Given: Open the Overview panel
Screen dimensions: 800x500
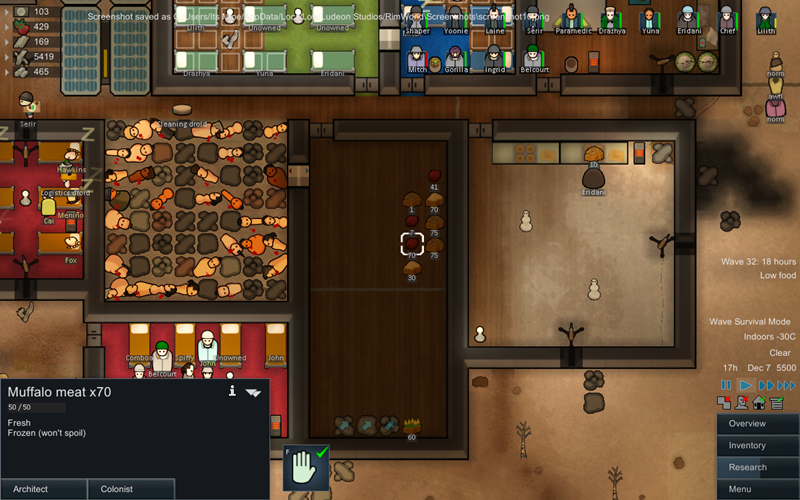Looking at the screenshot, I should [x=757, y=424].
